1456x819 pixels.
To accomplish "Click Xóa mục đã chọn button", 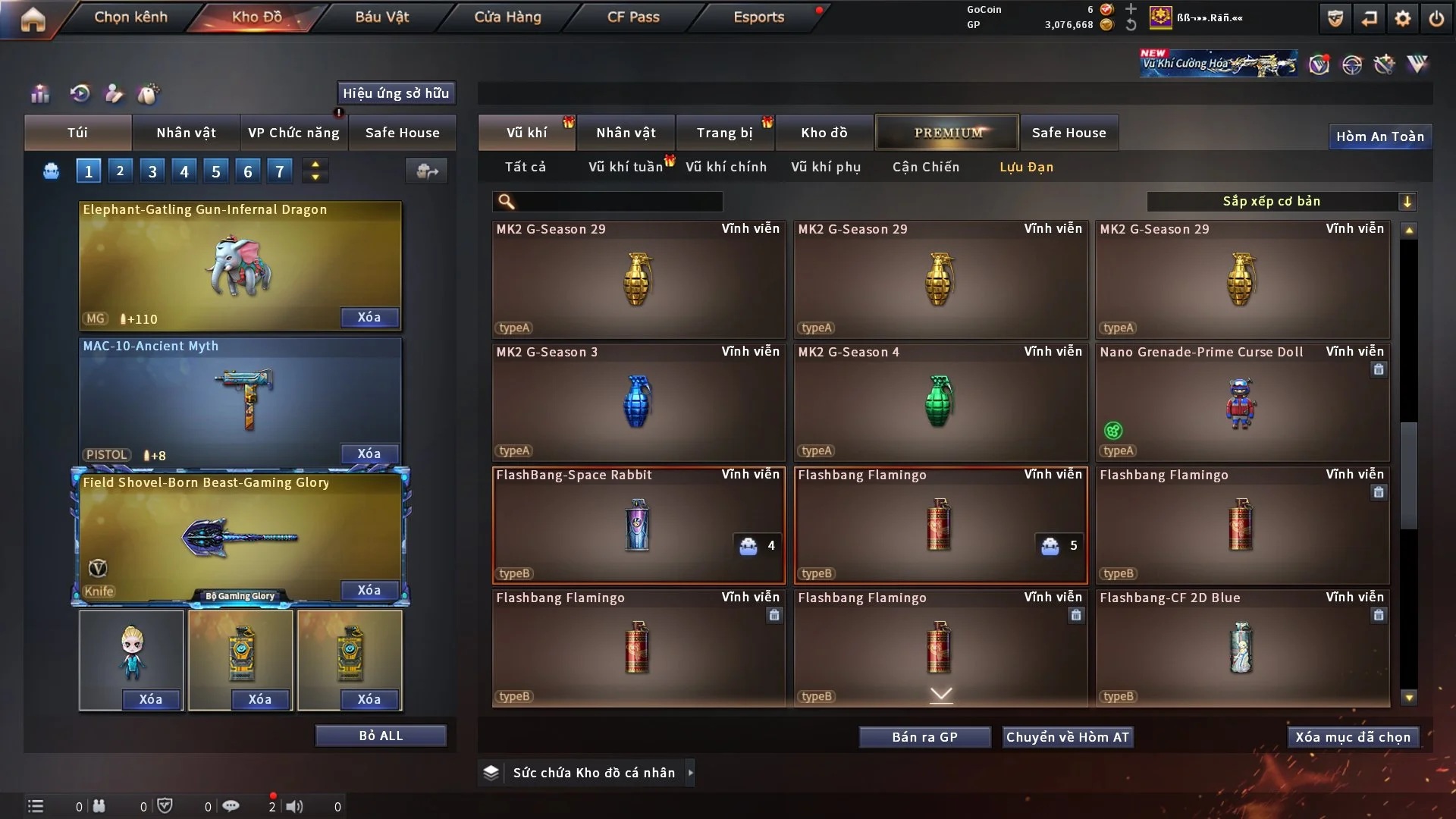I will point(1353,737).
